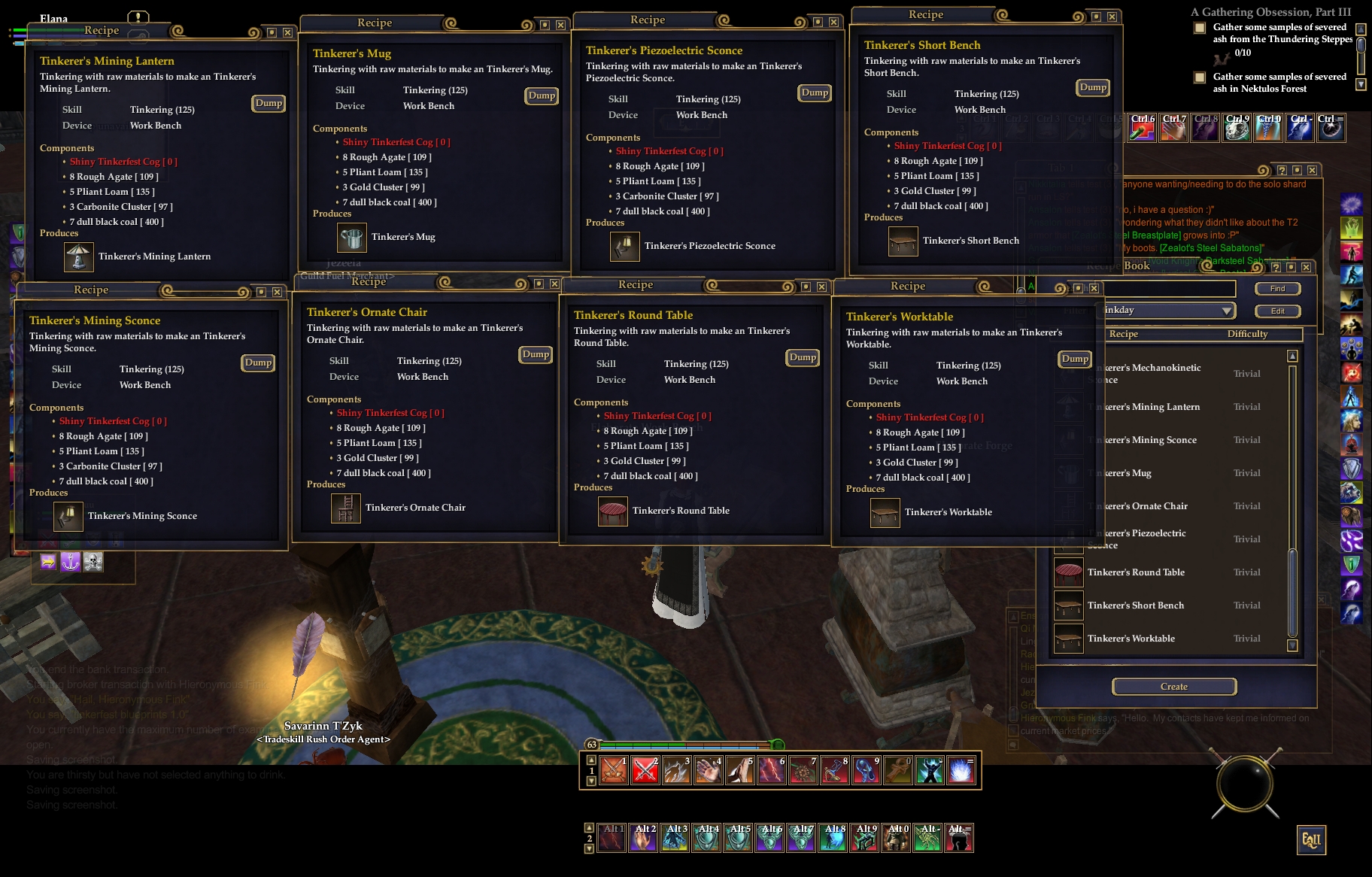1372x877 pixels.
Task: Dump the Tinkerer's Mining Lantern recipe
Action: coord(269,103)
